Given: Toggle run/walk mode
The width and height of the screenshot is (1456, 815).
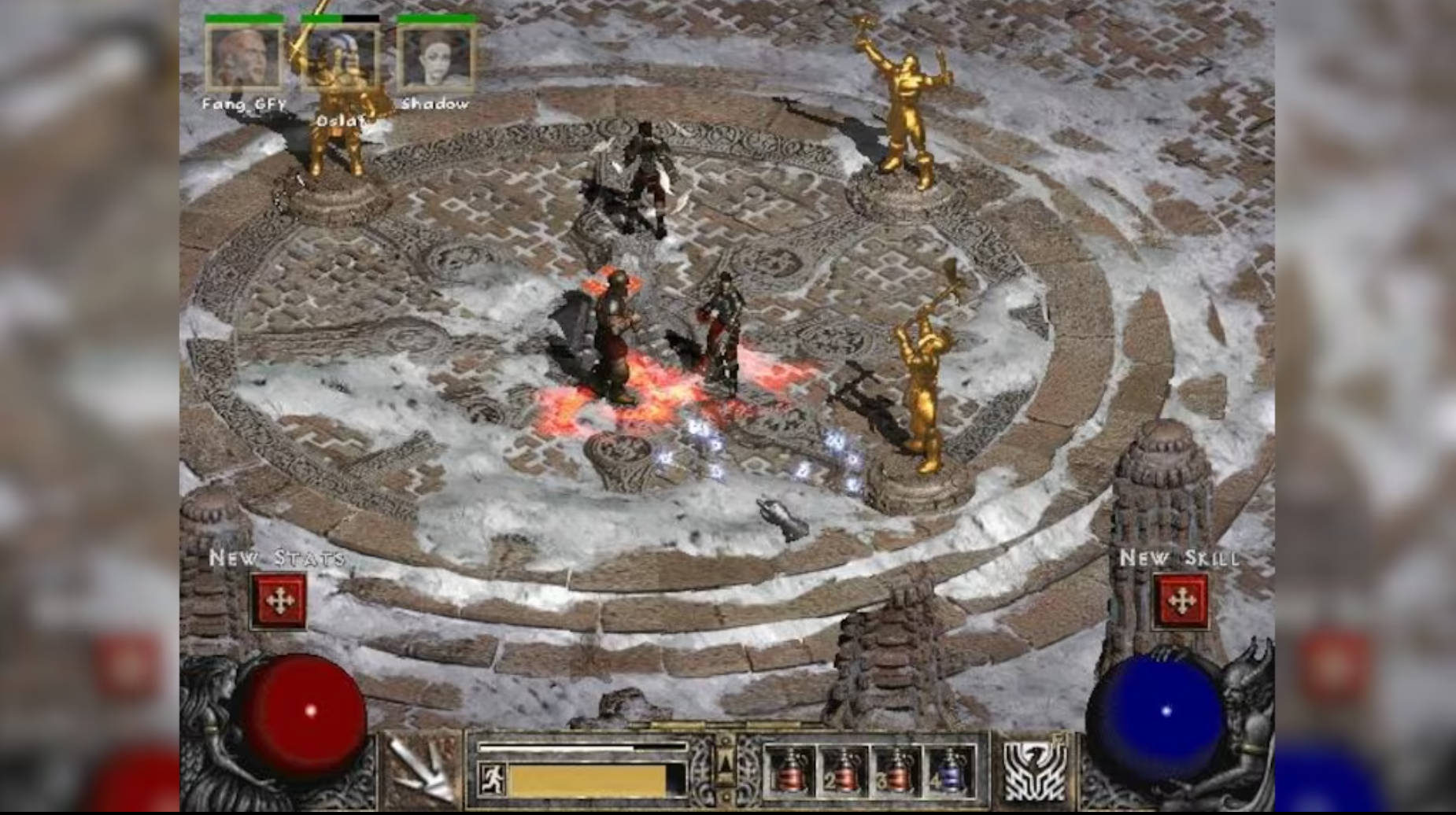Looking at the screenshot, I should 492,775.
